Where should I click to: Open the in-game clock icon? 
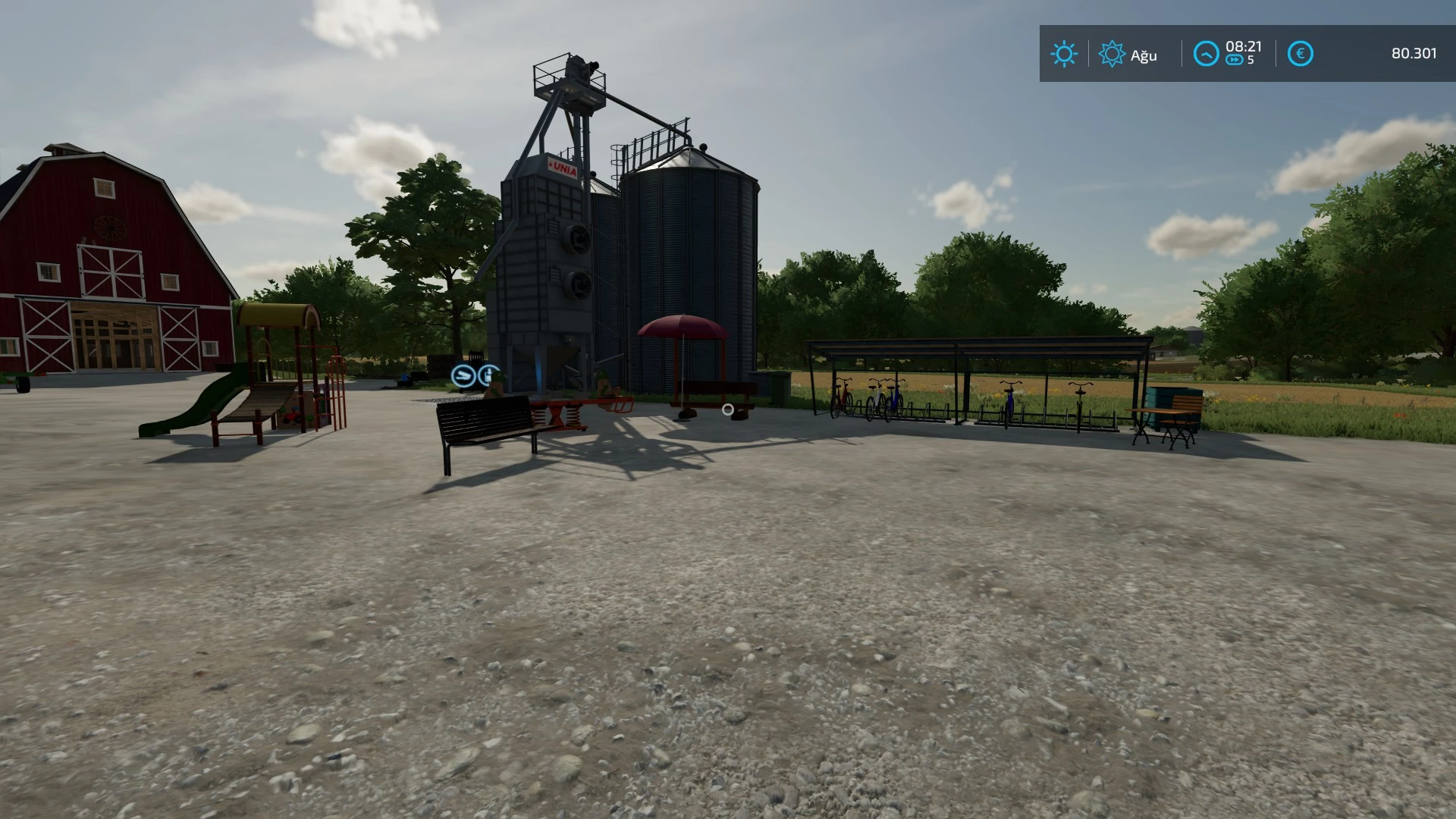pos(1206,53)
